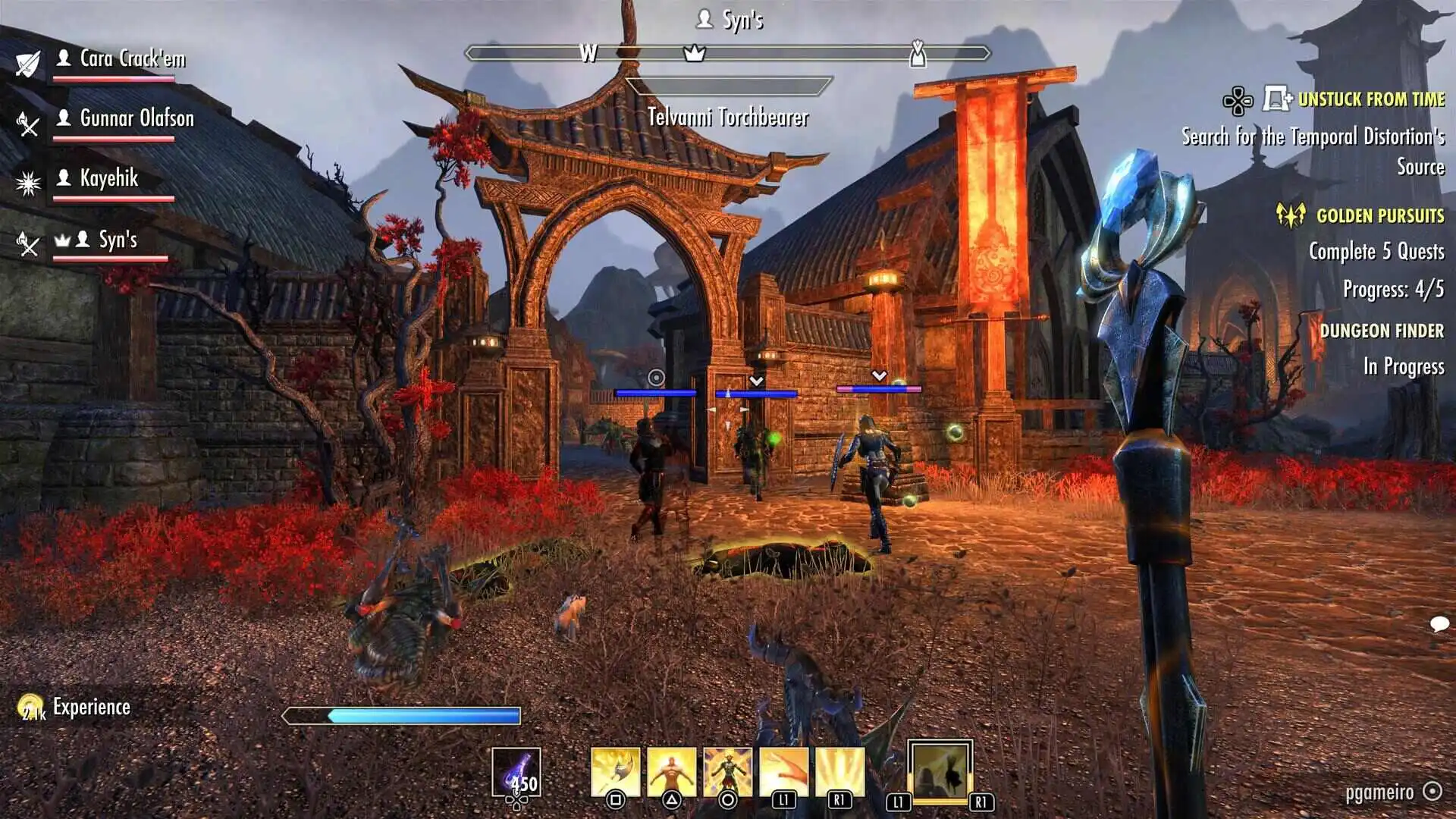
Task: Open the Golden Pursuits tracker
Action: tap(1379, 216)
